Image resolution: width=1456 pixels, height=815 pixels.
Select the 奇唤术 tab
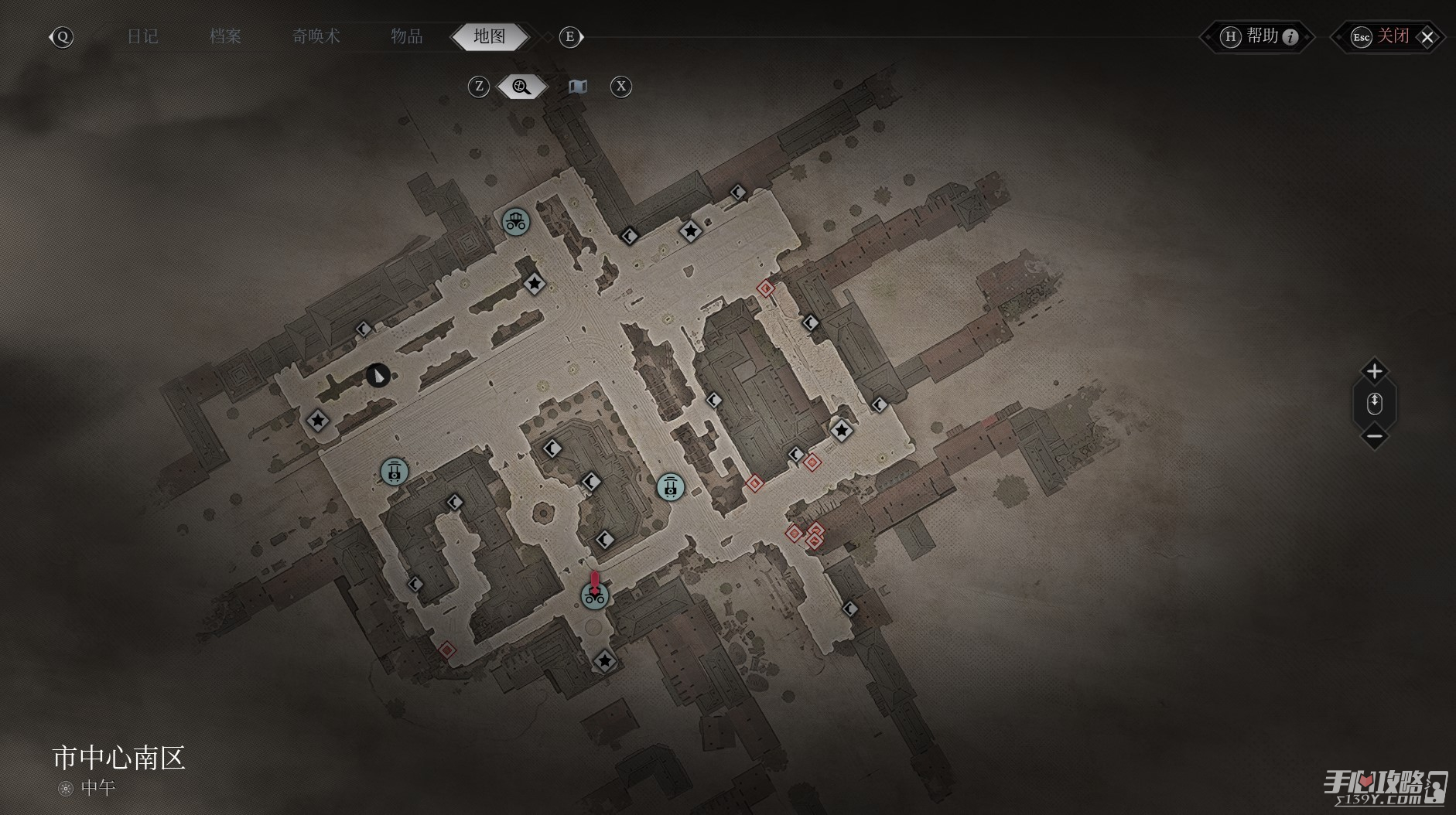click(x=316, y=36)
